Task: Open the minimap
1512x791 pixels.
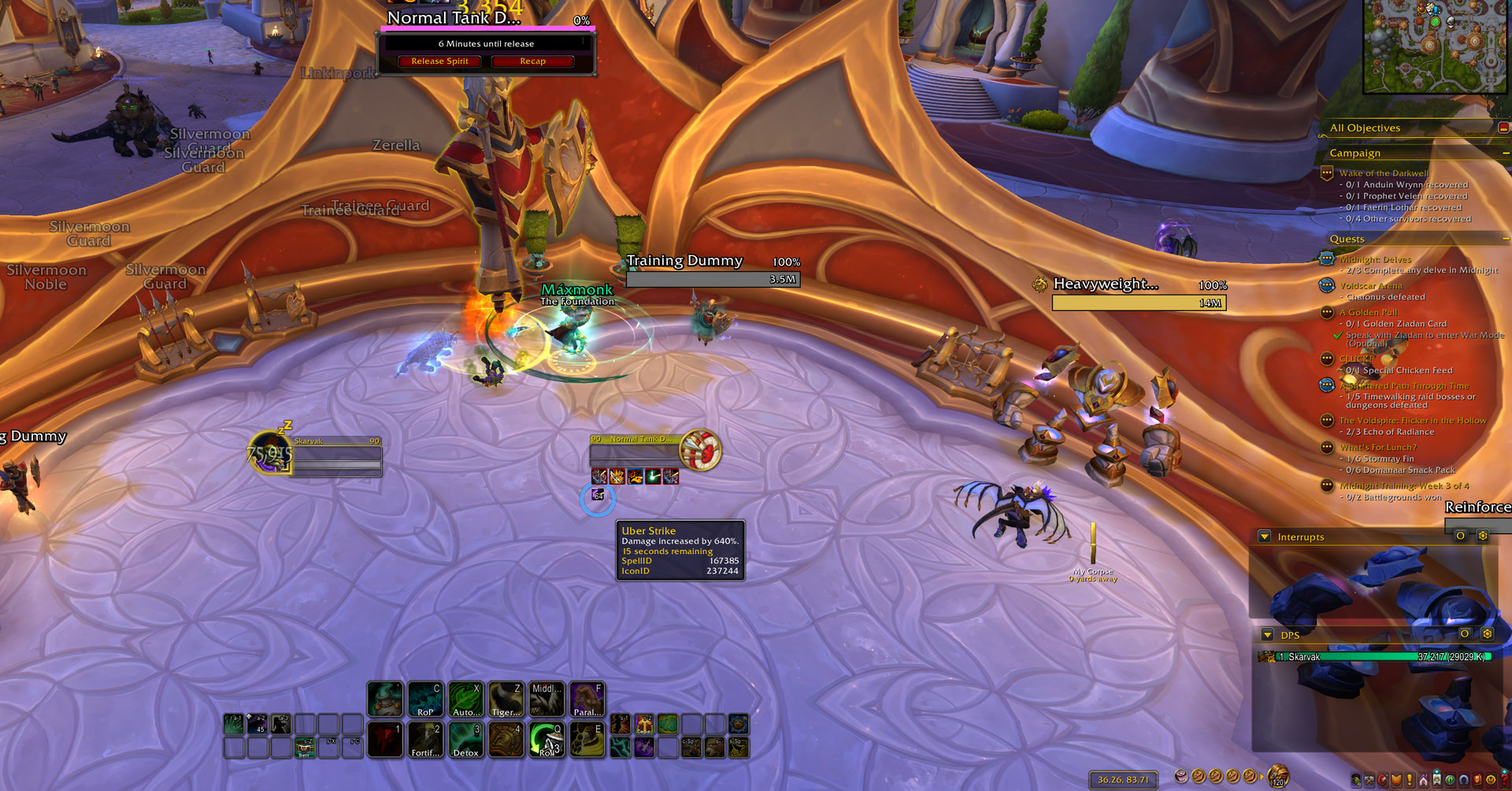Action: tap(1435, 46)
